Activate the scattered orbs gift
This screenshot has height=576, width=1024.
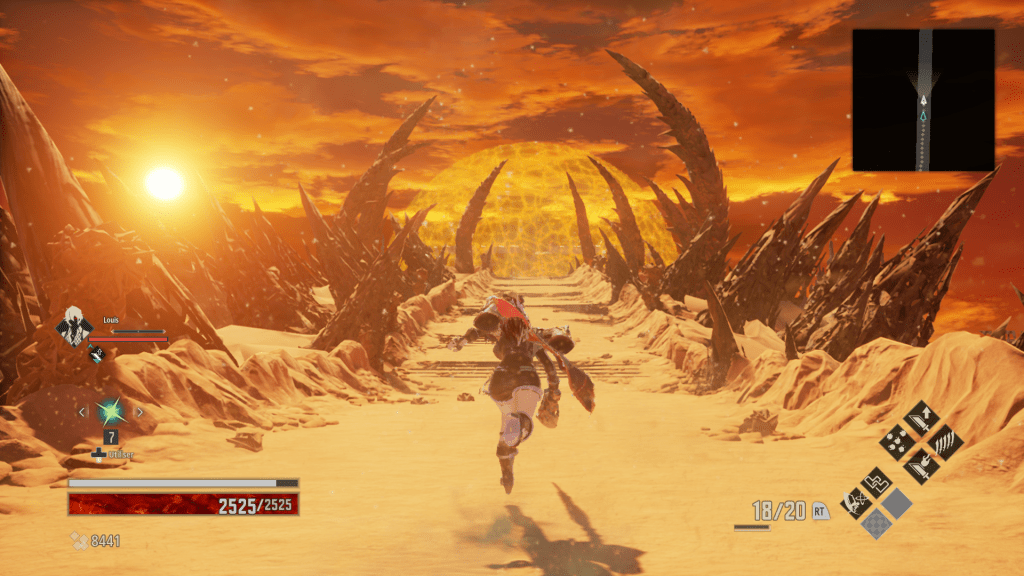point(895,441)
